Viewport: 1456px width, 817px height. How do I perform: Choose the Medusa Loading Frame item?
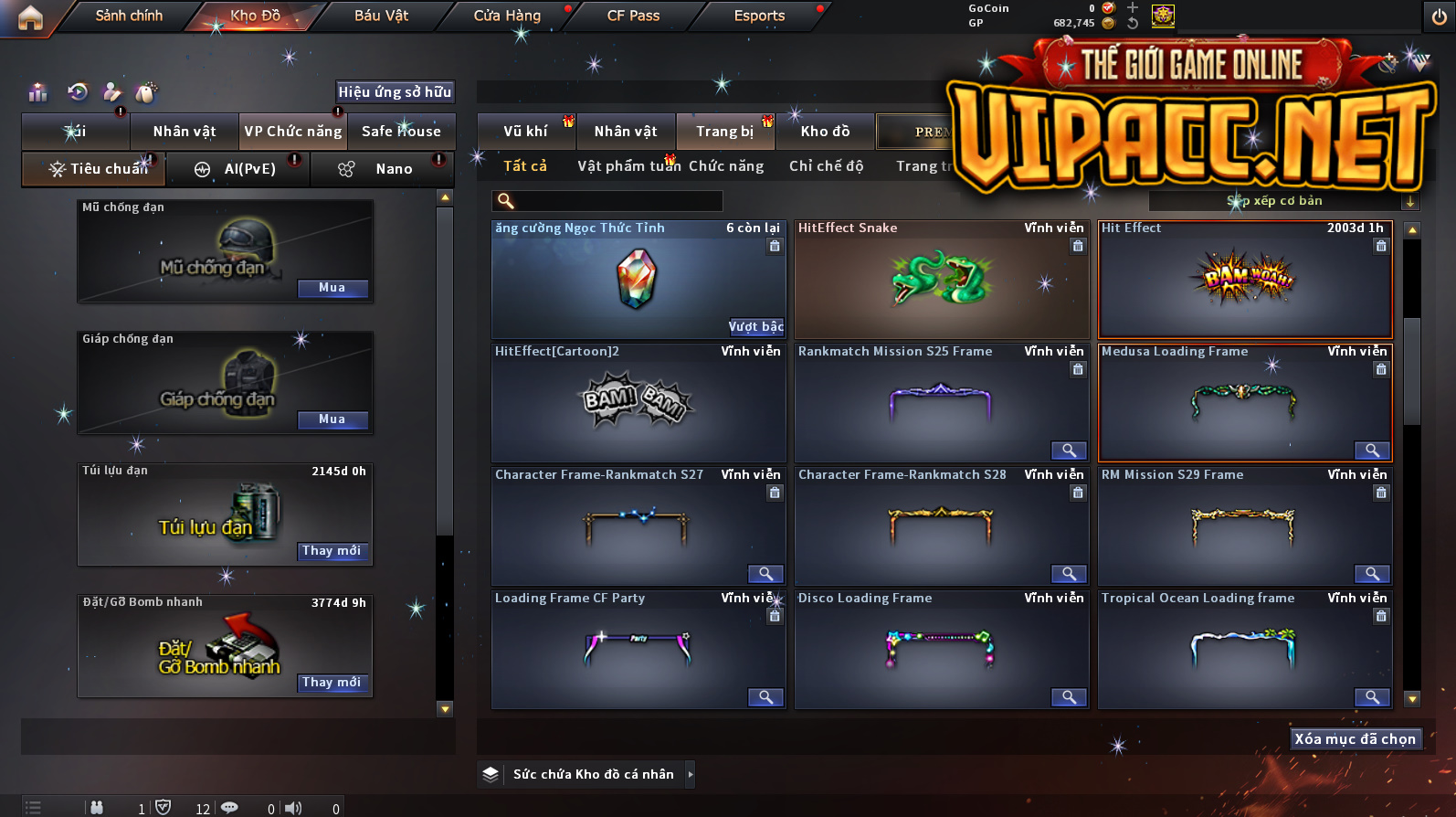(1244, 402)
